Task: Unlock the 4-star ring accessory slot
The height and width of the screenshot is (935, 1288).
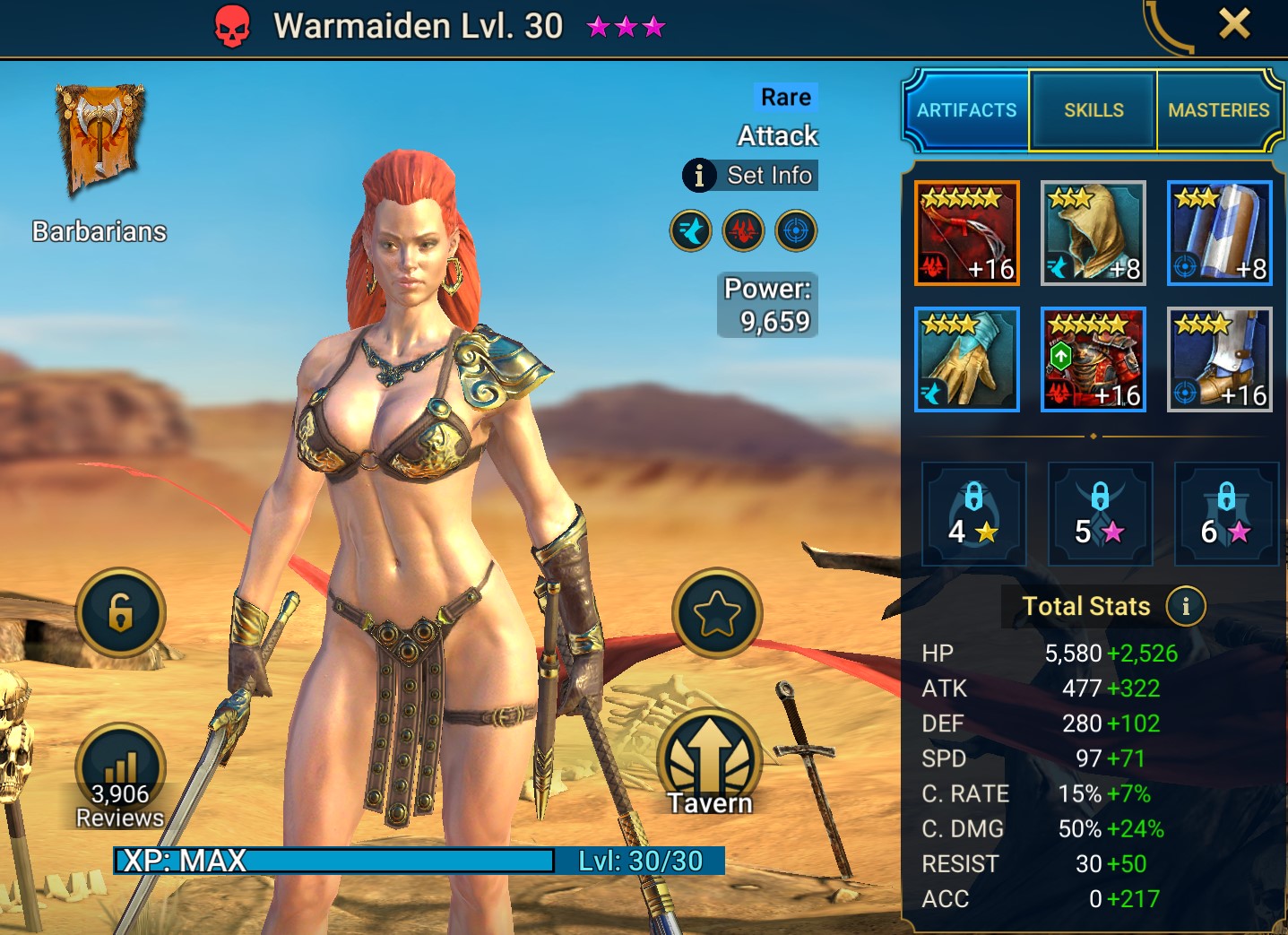Action: [x=973, y=514]
